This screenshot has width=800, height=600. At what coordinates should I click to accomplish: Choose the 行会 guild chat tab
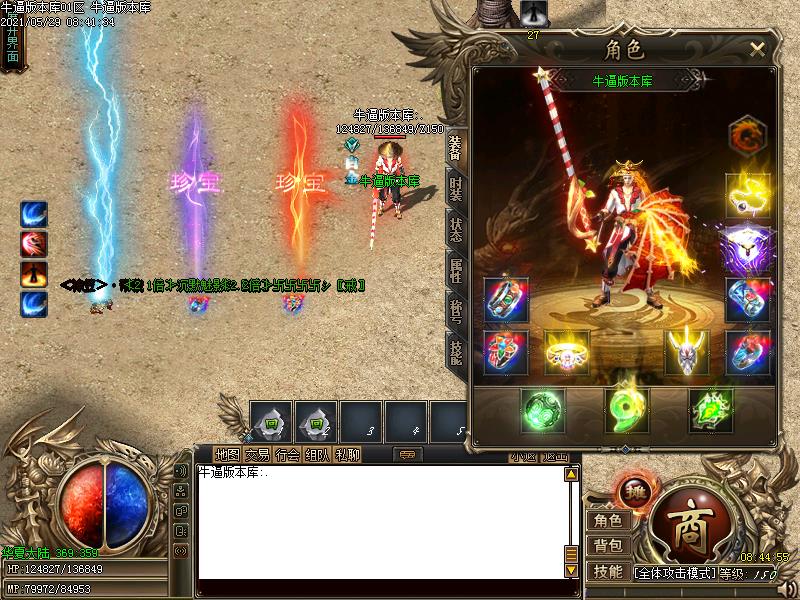287,455
